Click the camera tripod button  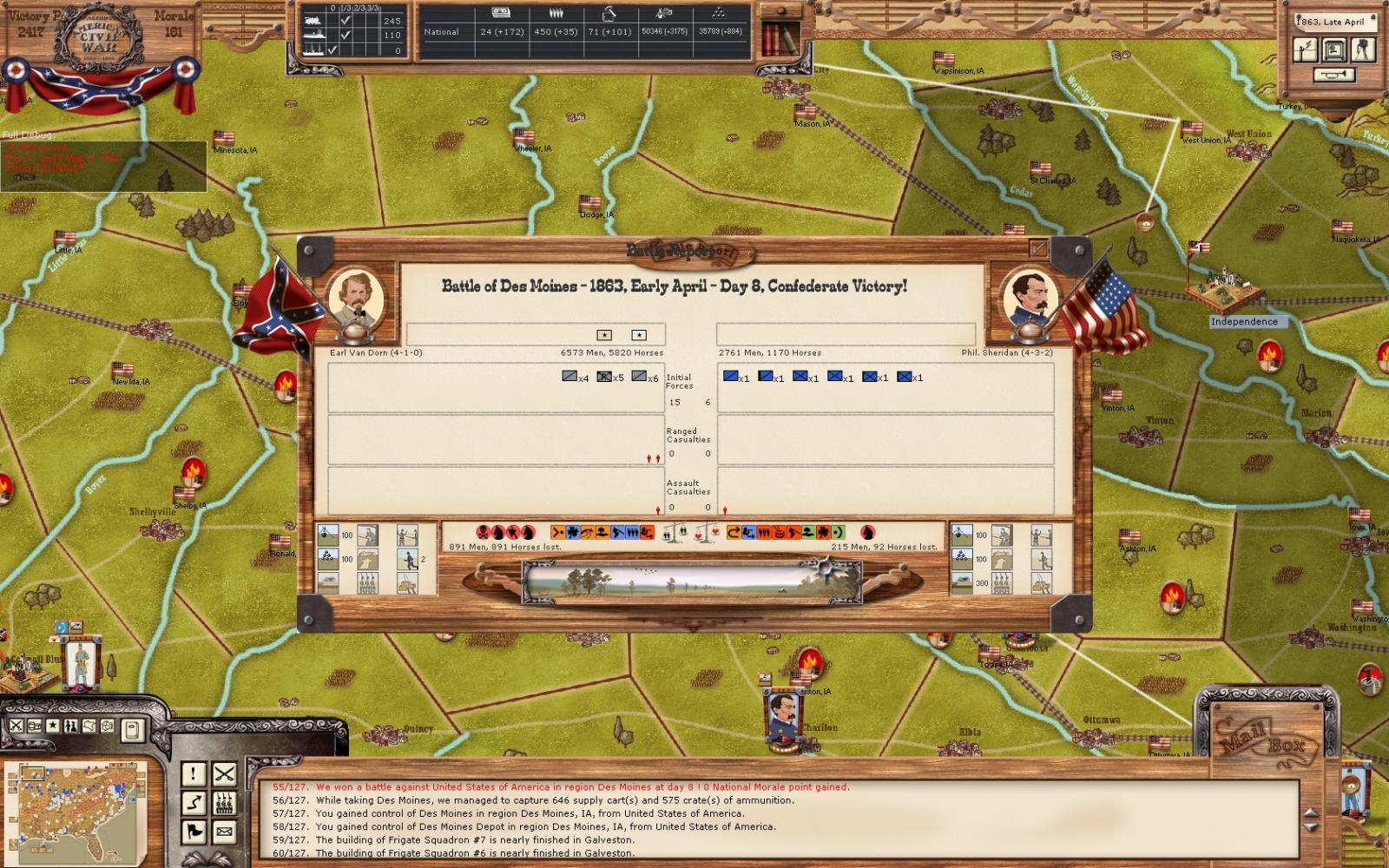(x=1364, y=49)
